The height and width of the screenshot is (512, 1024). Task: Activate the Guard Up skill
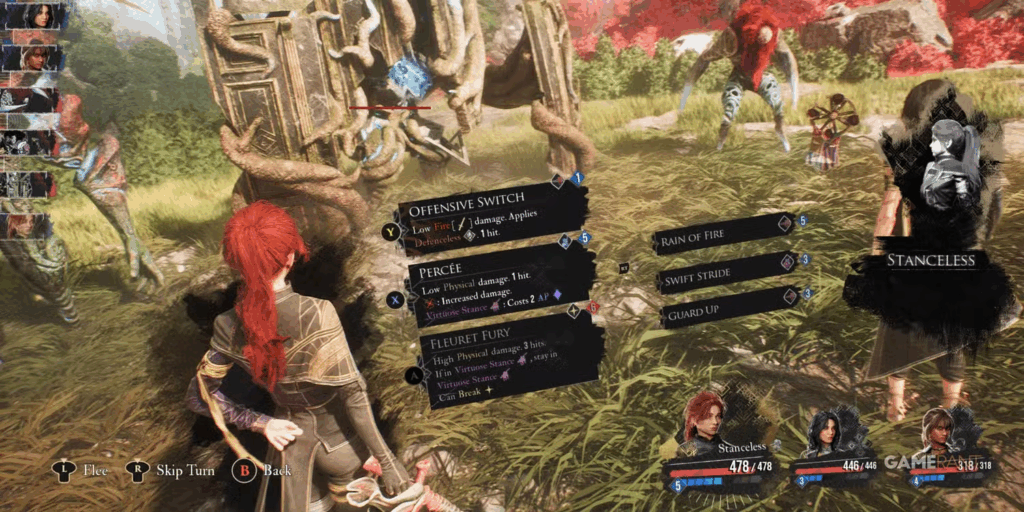click(x=722, y=310)
